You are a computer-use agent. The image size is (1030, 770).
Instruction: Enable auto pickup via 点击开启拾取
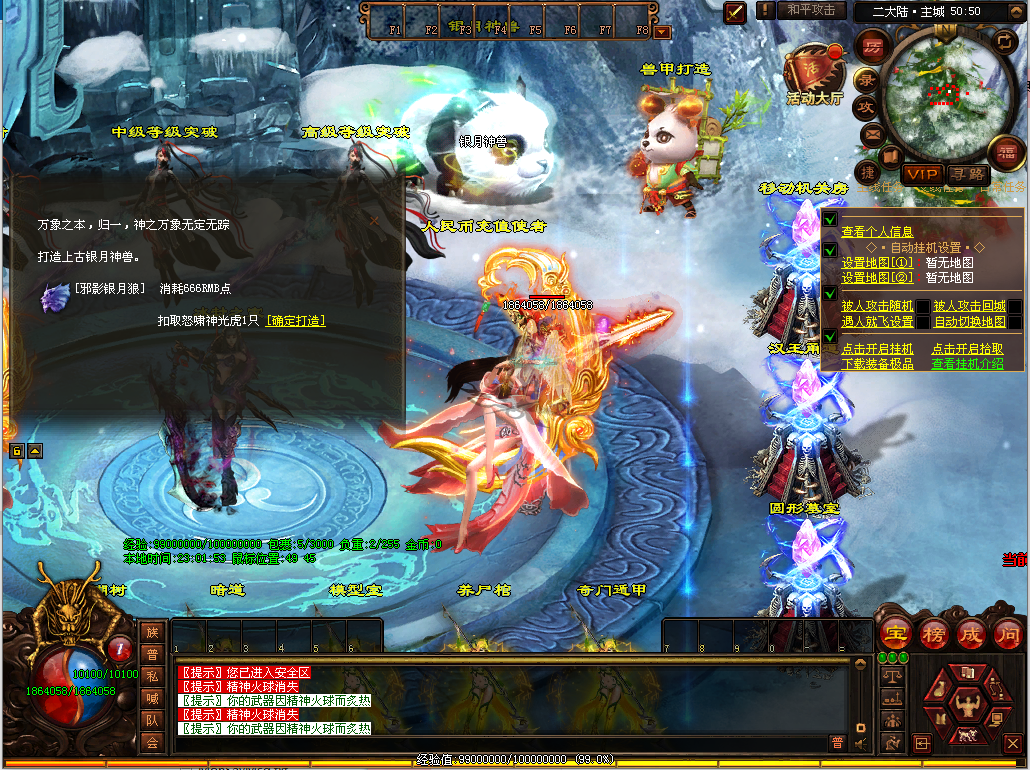tap(967, 349)
